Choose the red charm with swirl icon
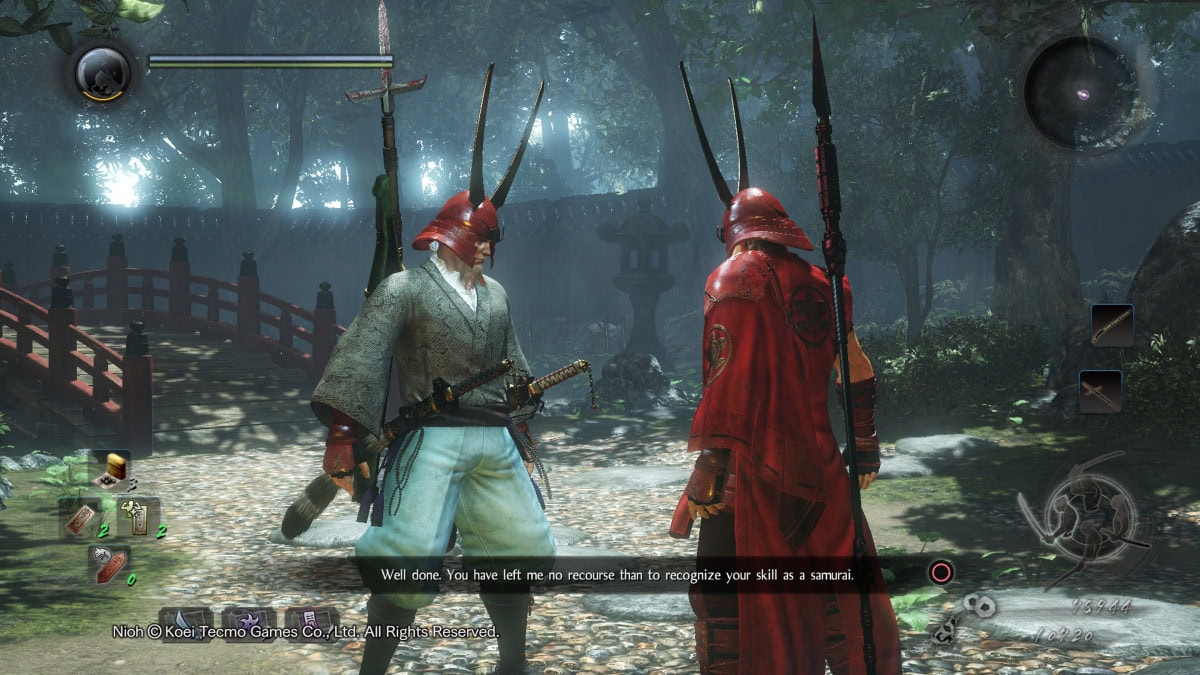The height and width of the screenshot is (675, 1200). click(x=108, y=564)
